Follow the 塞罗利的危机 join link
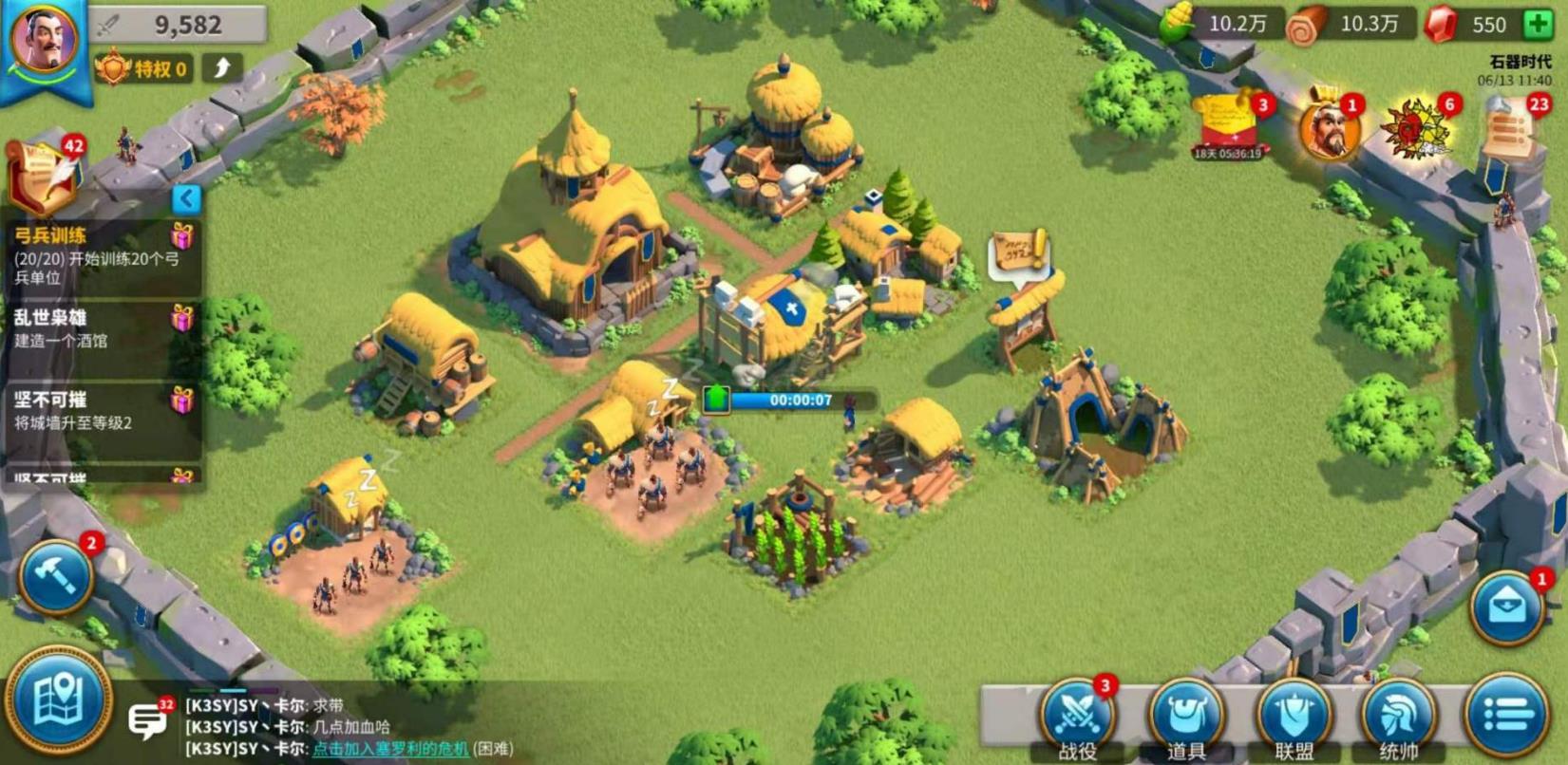The image size is (1568, 765). (389, 749)
